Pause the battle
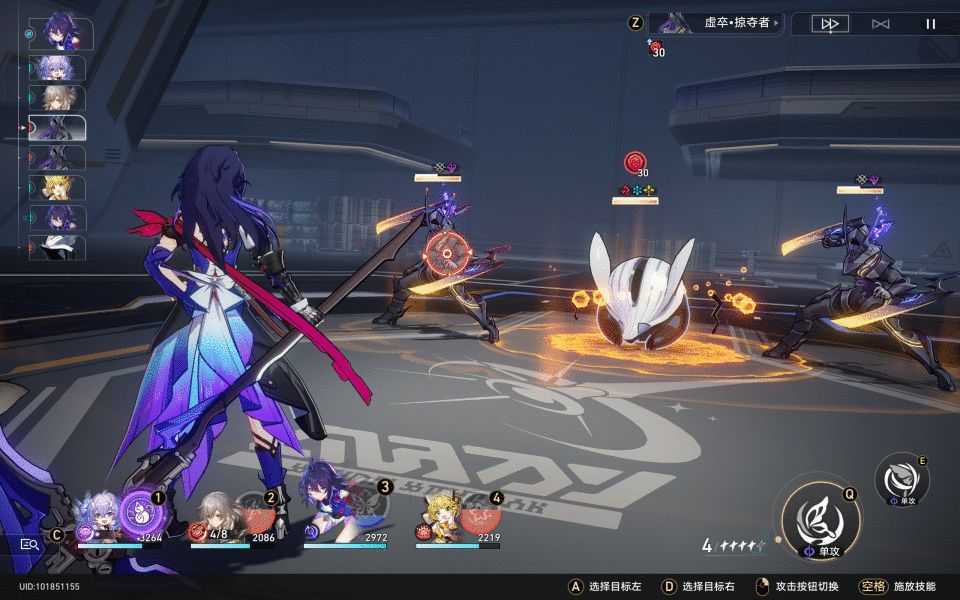 tap(931, 24)
